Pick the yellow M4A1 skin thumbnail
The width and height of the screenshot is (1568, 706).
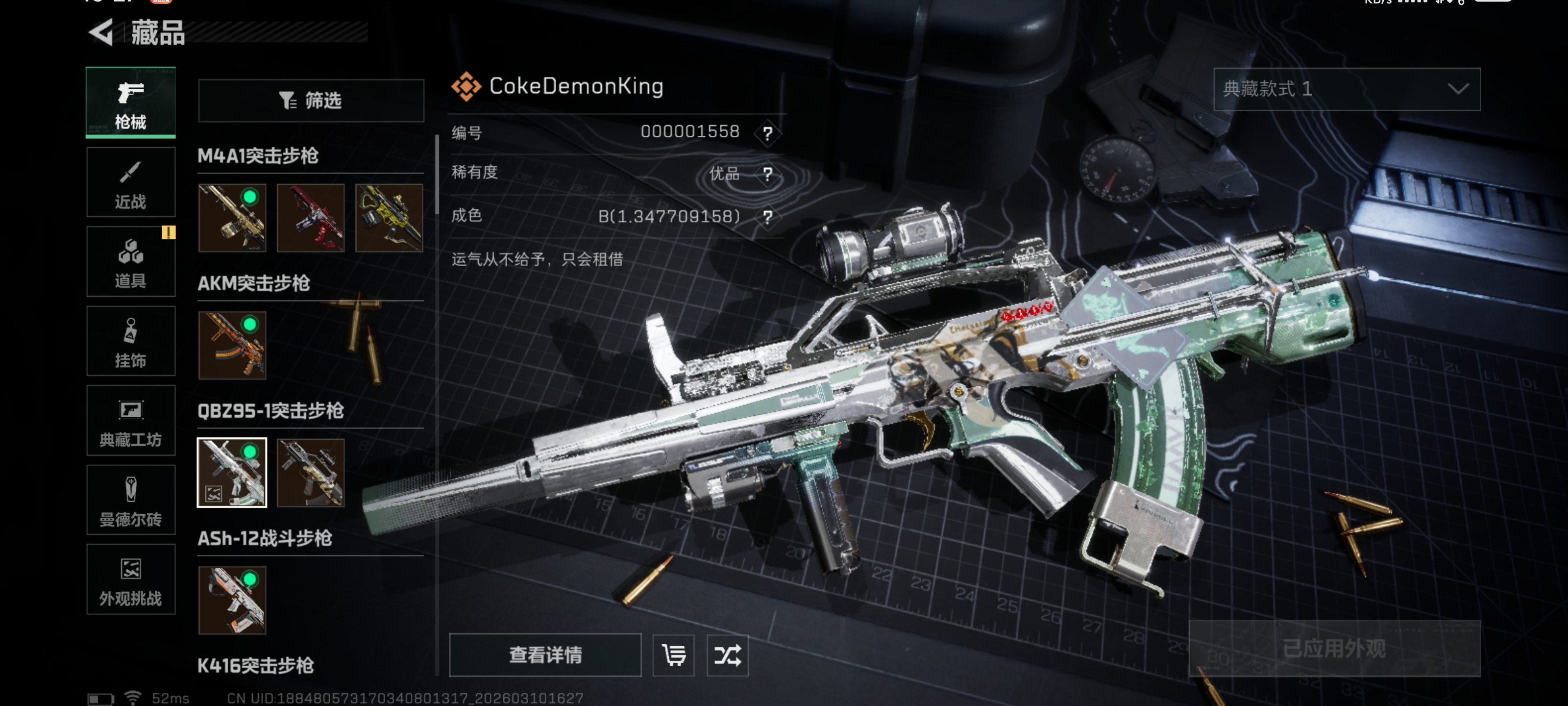[389, 218]
